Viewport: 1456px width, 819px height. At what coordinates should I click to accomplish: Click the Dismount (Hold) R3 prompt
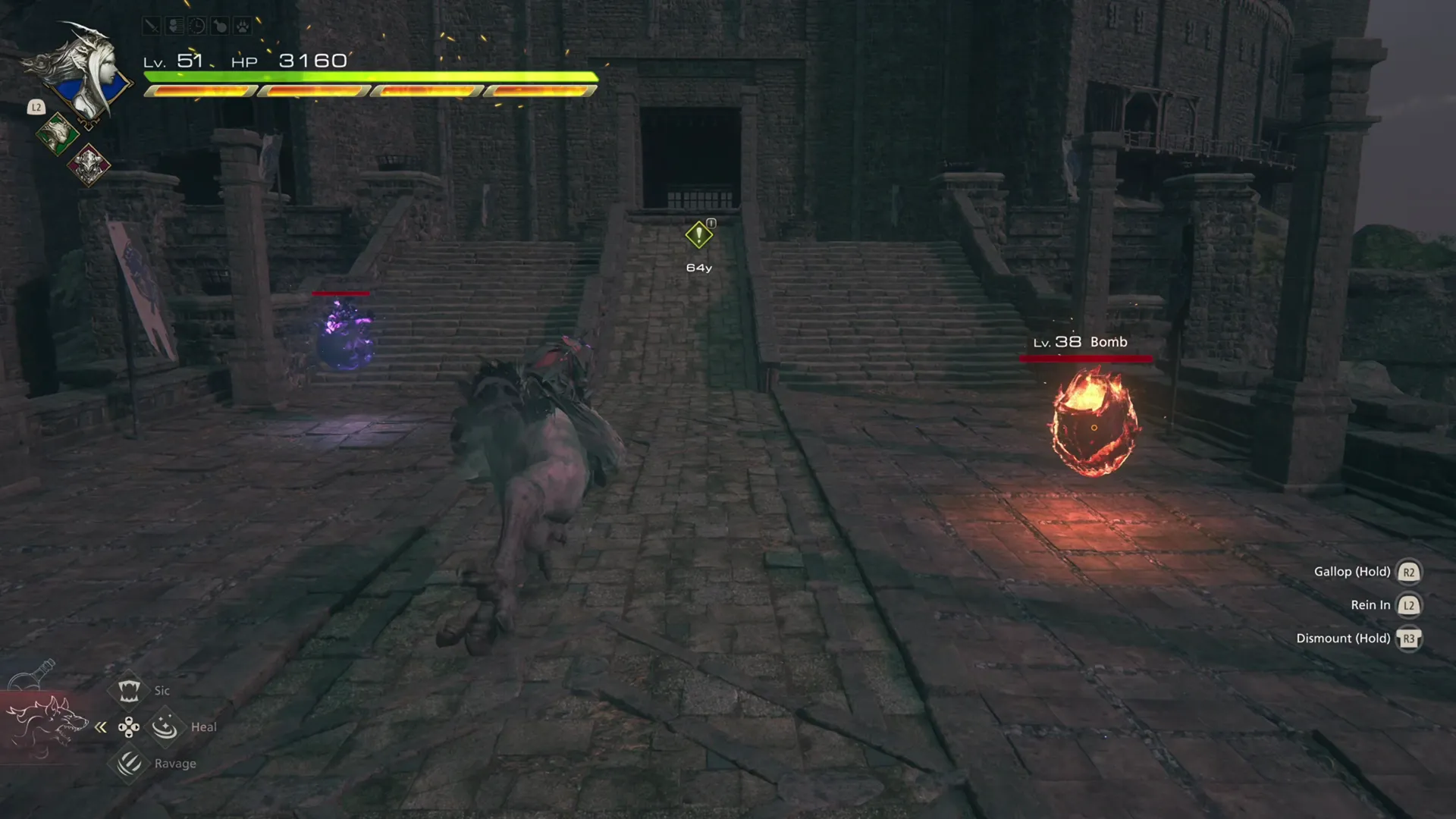(1409, 639)
